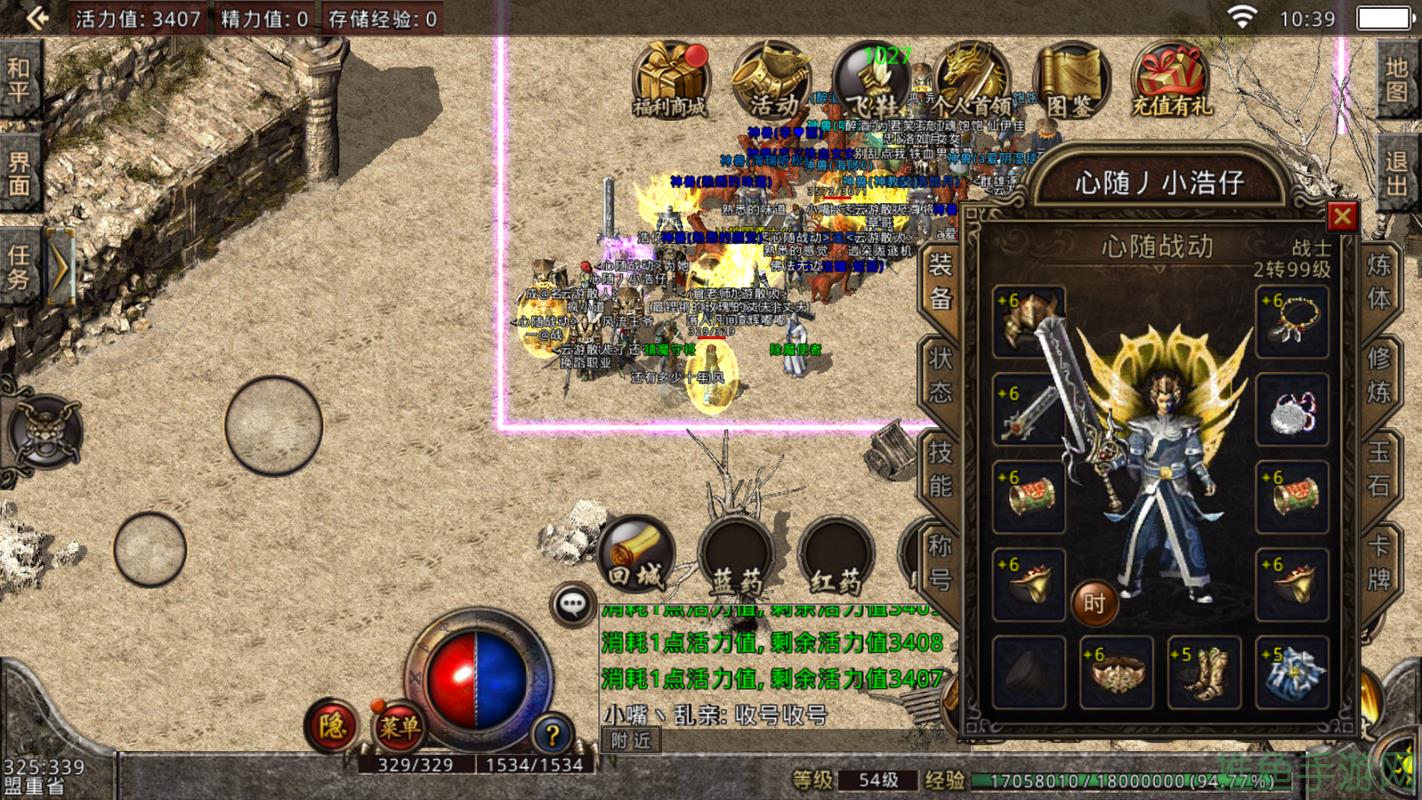Open the 附近 chat channel selector
This screenshot has height=800, width=1422.
[633, 741]
